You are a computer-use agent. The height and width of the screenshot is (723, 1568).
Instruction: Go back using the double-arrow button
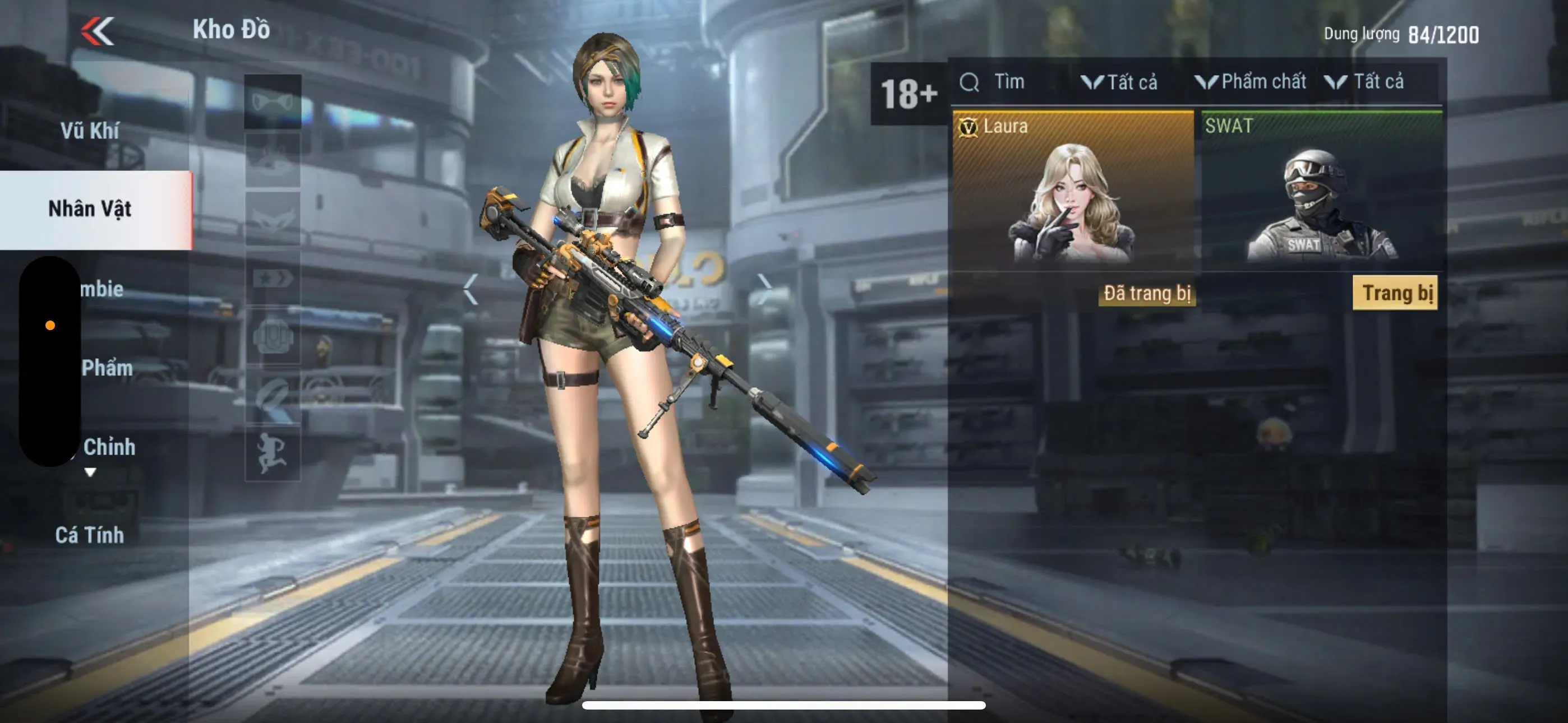98,30
